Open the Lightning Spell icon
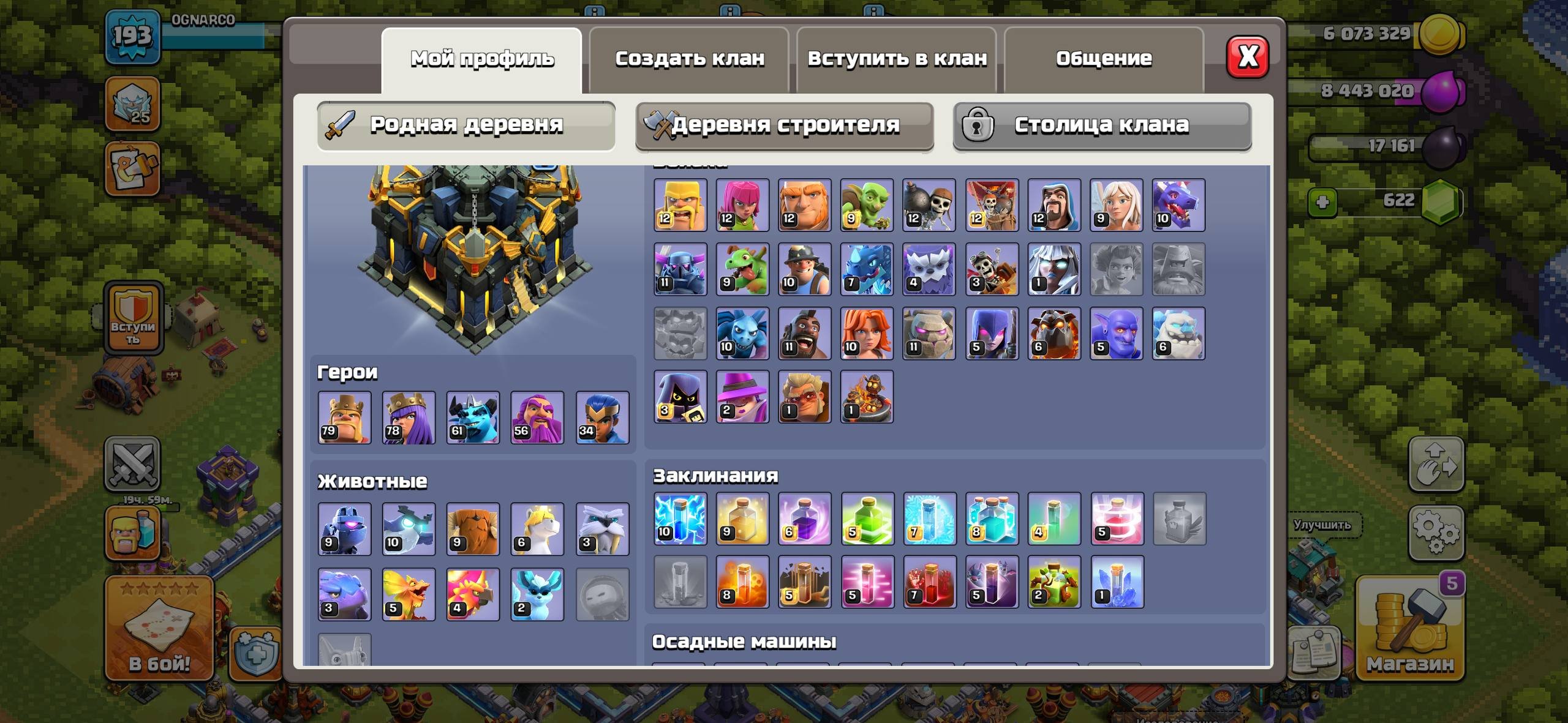Viewport: 1568px width, 723px height. [x=680, y=517]
